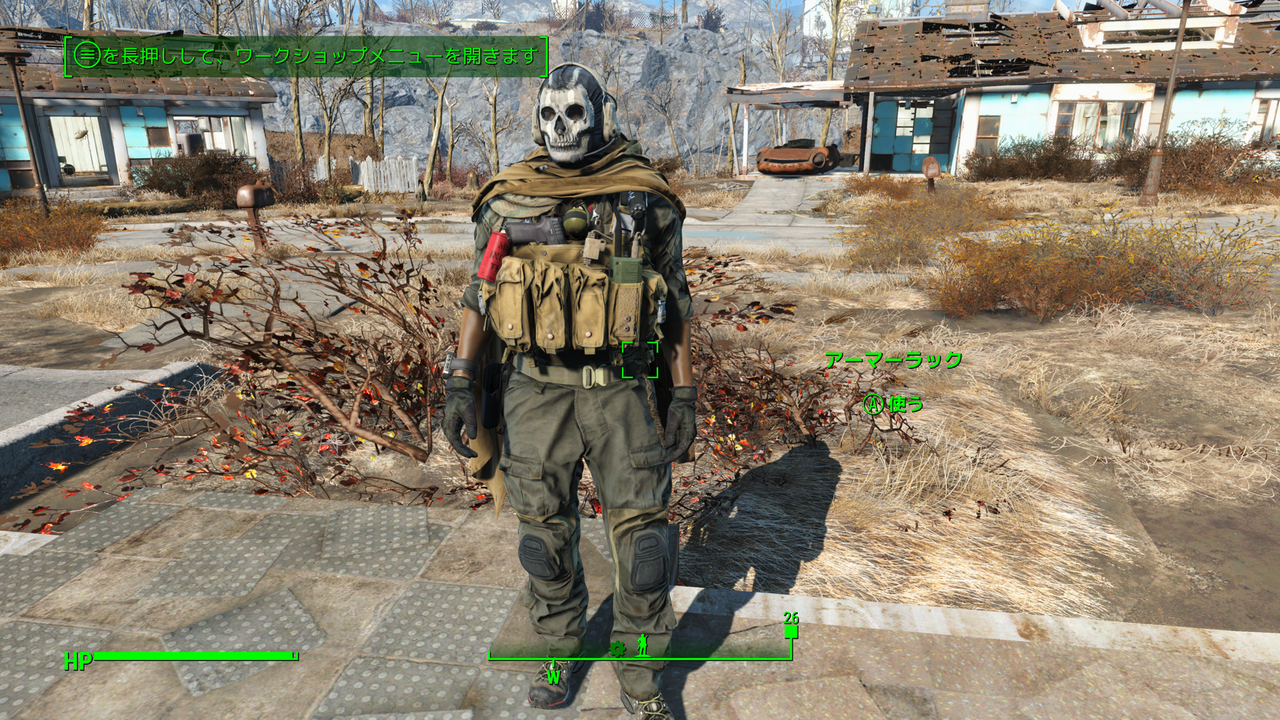This screenshot has width=1280, height=720.
Task: Click the crosshair targeting brackets
Action: pyautogui.click(x=641, y=360)
